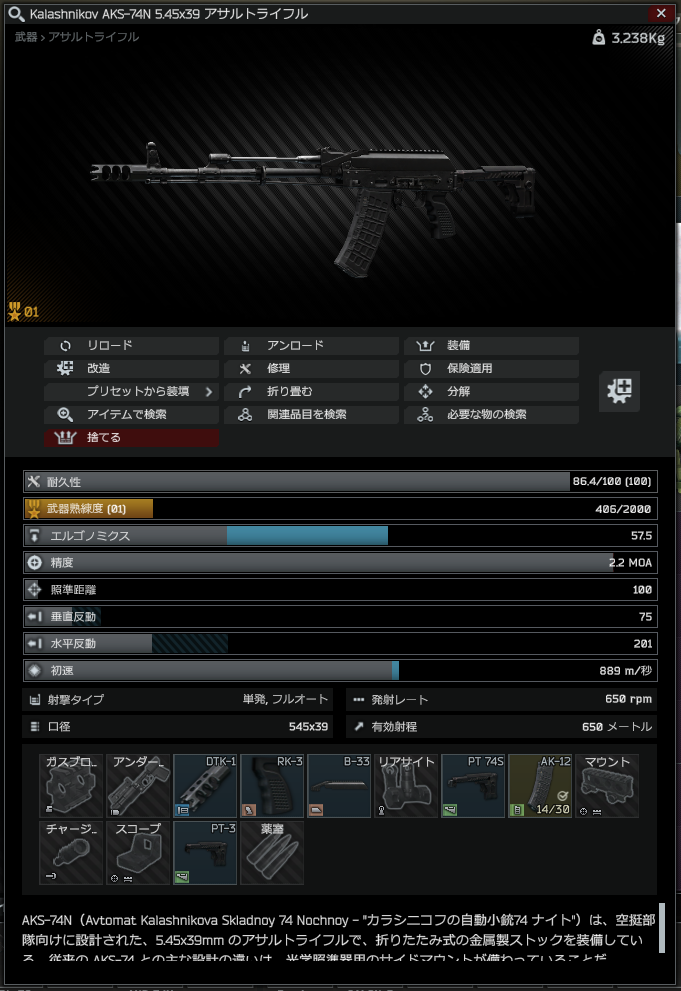Select the RK-3 pistol grip slot
681x991 pixels.
click(272, 786)
